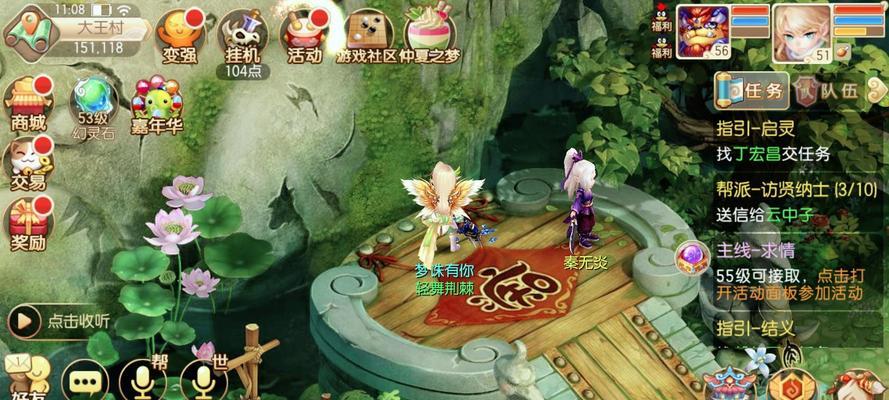
Task: Switch to the 队伍 team tab
Action: (829, 90)
